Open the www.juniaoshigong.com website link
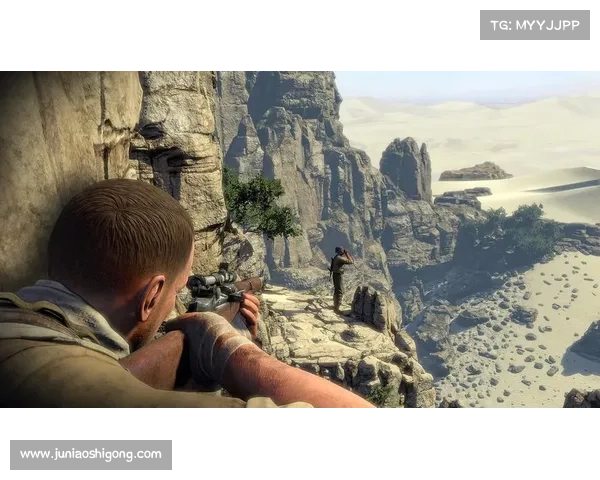The image size is (600, 480). pyautogui.click(x=91, y=454)
